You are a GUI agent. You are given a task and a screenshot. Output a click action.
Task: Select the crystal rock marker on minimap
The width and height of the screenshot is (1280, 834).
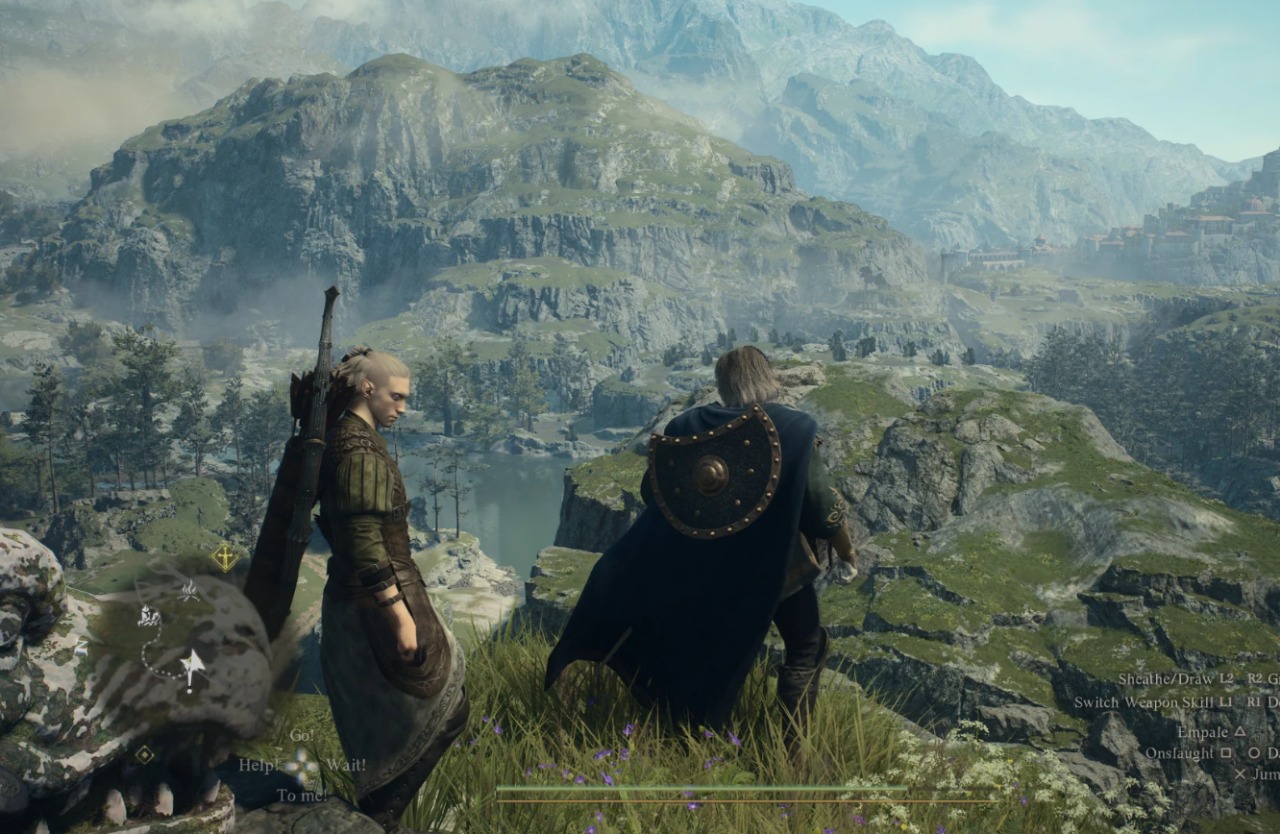tap(149, 616)
